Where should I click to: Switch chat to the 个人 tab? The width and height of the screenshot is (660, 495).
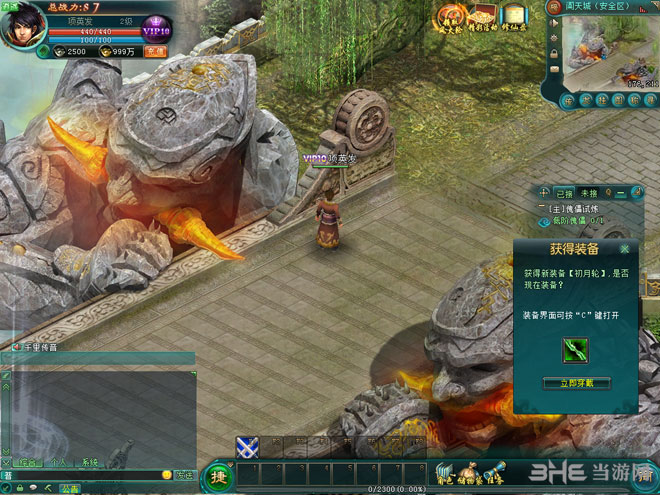coord(59,463)
